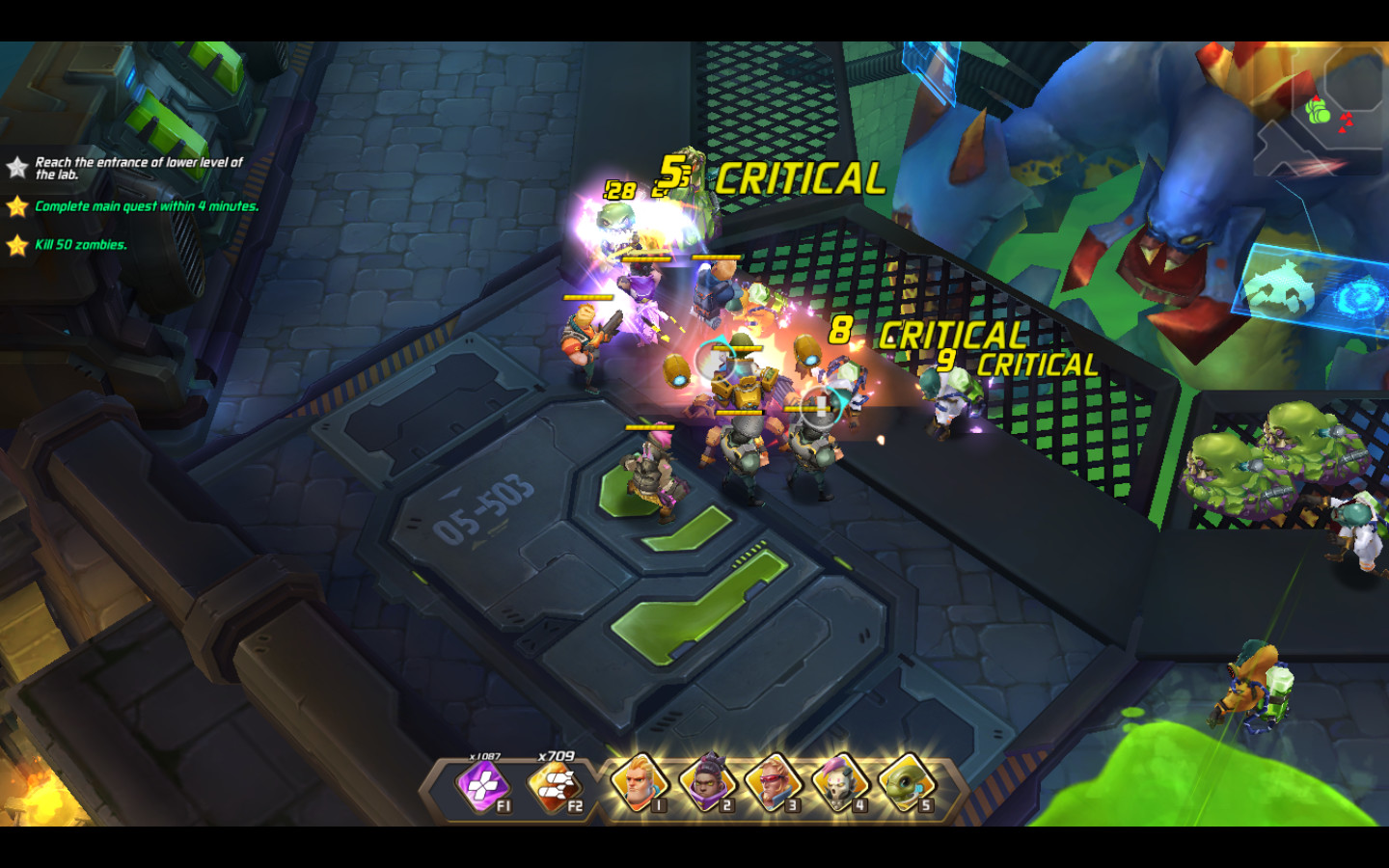Click the x709 counter above the F2 skill
This screenshot has width=1389, height=868.
tap(555, 753)
